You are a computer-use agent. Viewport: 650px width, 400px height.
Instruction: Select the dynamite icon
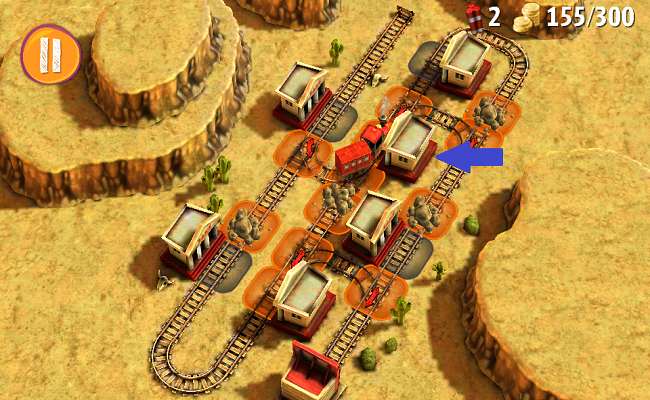tap(474, 14)
